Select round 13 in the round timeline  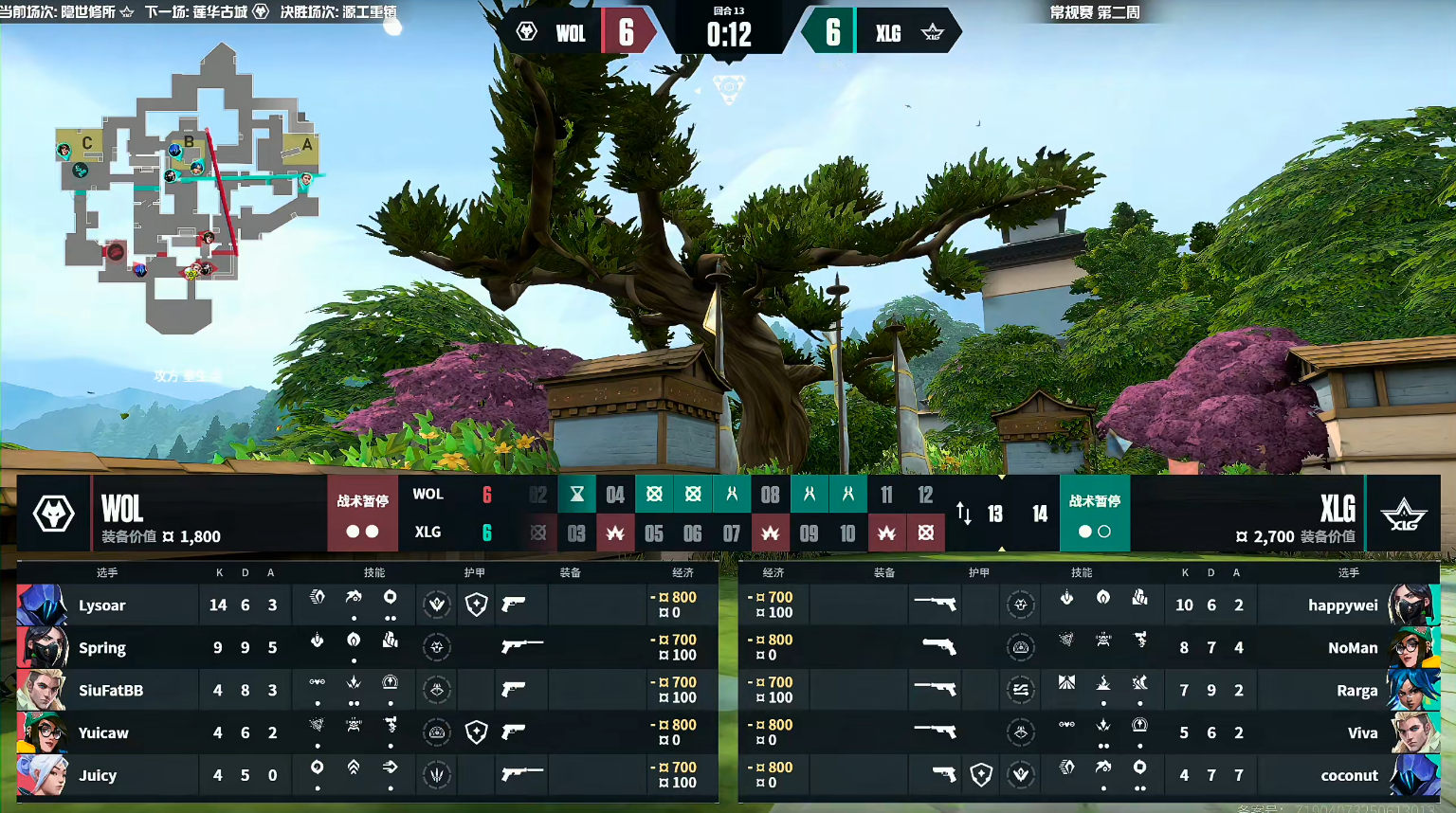pos(995,514)
